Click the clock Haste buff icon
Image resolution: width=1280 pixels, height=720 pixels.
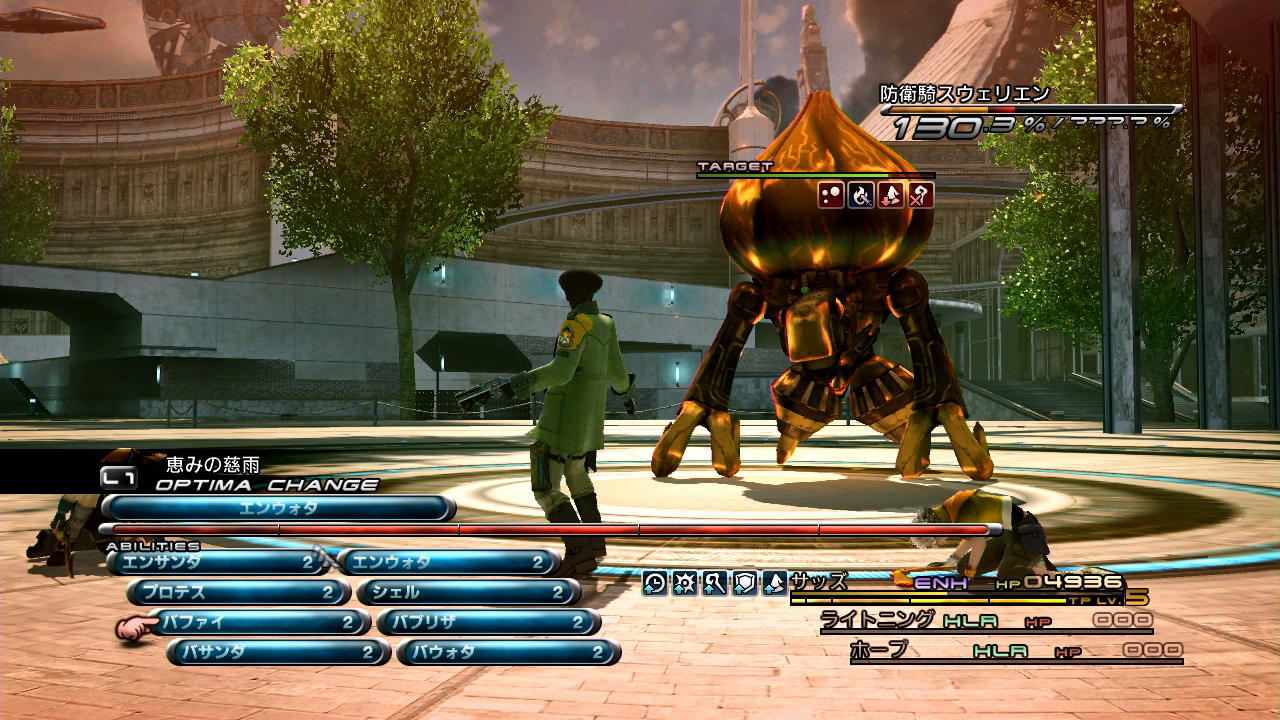654,583
